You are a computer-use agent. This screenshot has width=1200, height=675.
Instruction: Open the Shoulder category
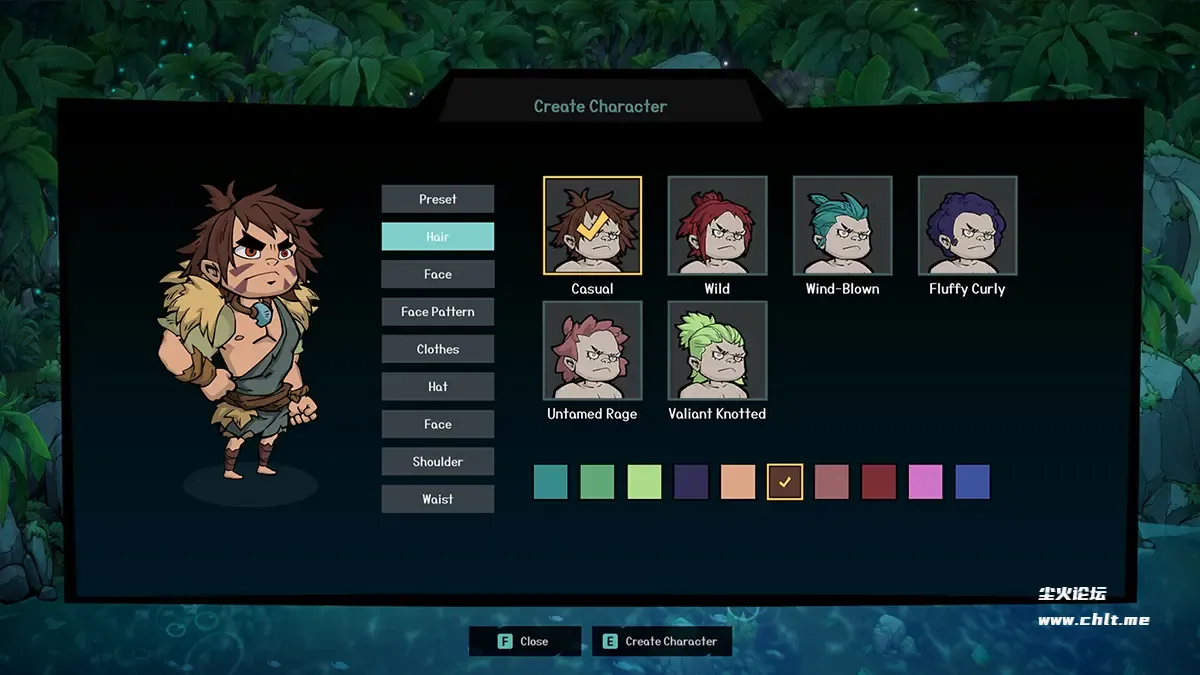437,462
